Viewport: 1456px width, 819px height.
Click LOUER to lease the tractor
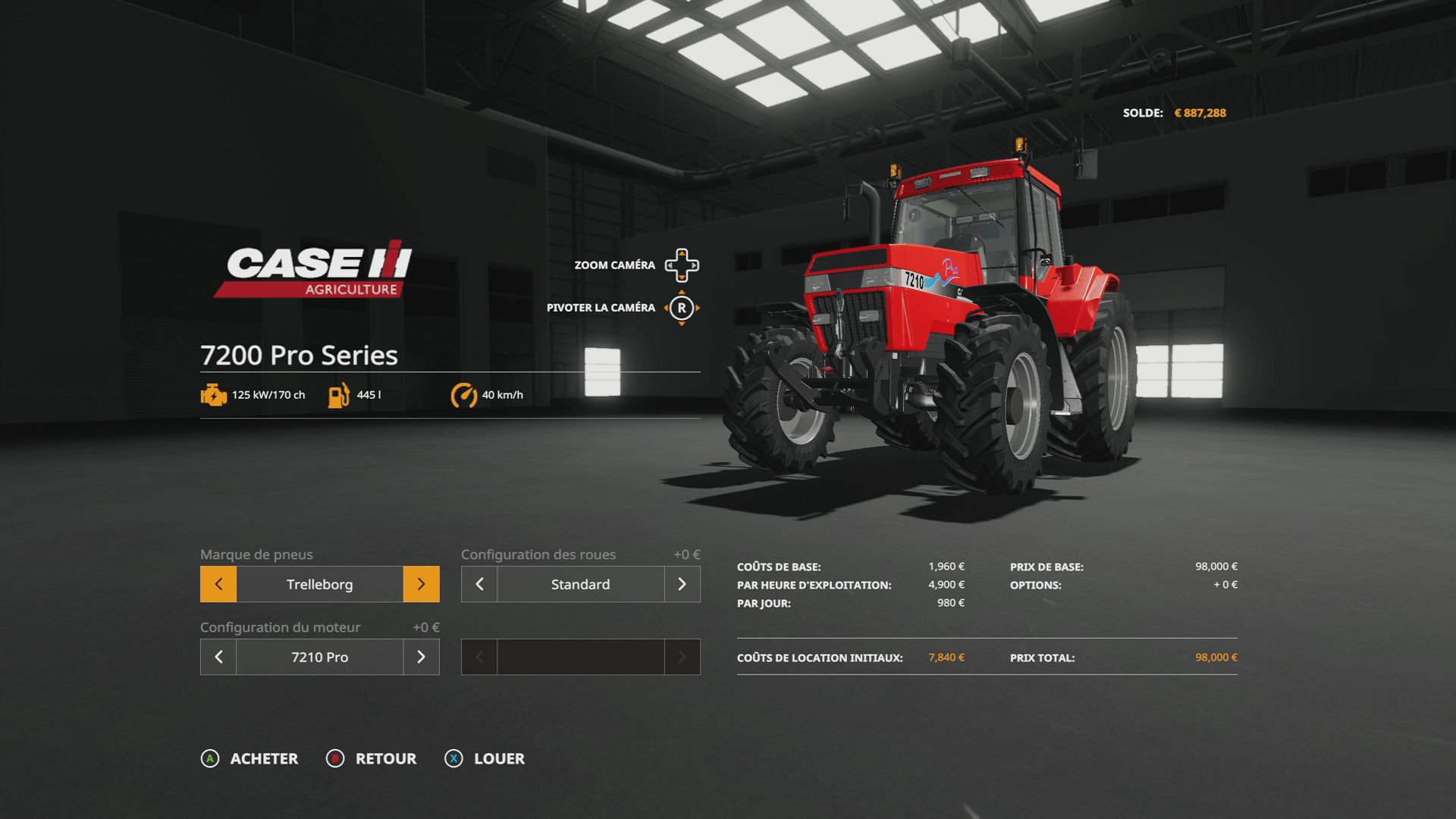click(x=498, y=758)
